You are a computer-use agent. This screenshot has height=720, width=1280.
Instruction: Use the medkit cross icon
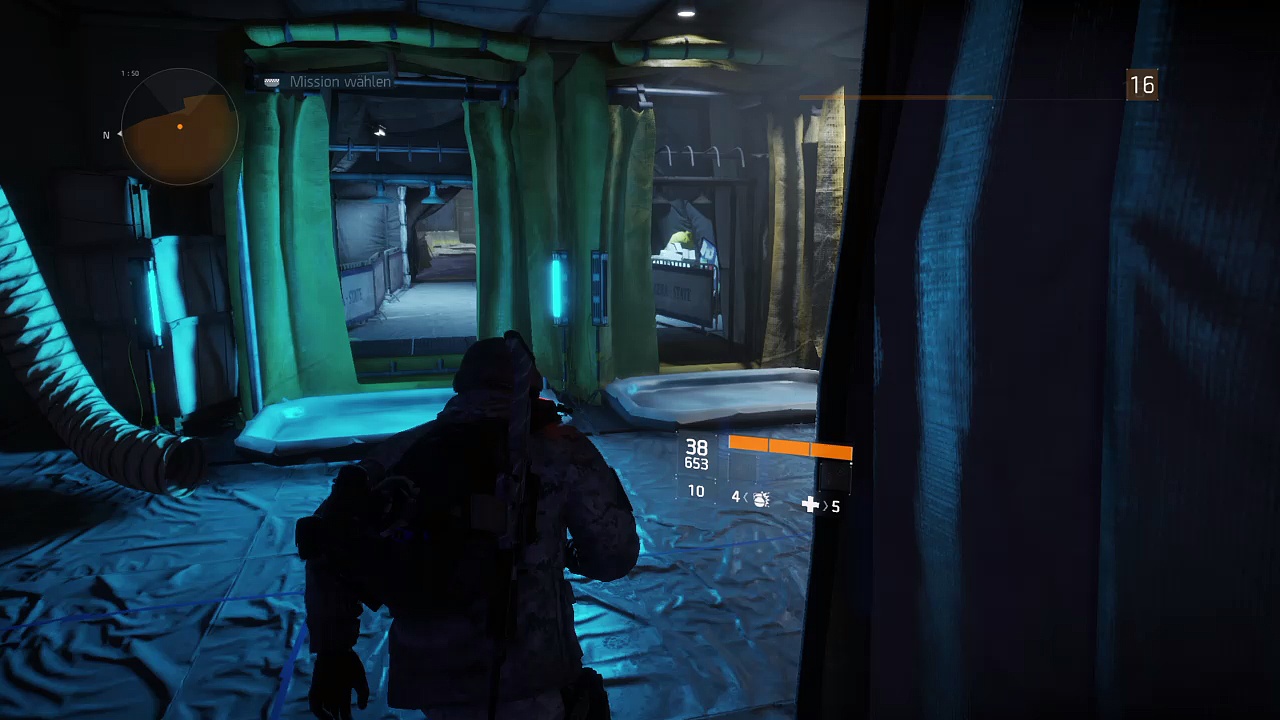coord(810,505)
